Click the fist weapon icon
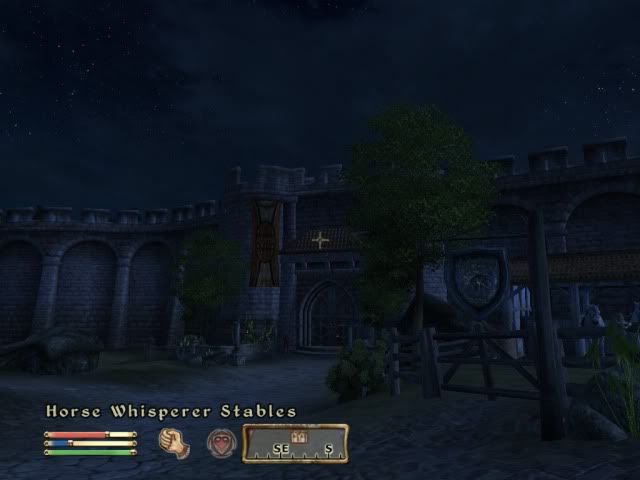640x480 pixels. point(174,442)
